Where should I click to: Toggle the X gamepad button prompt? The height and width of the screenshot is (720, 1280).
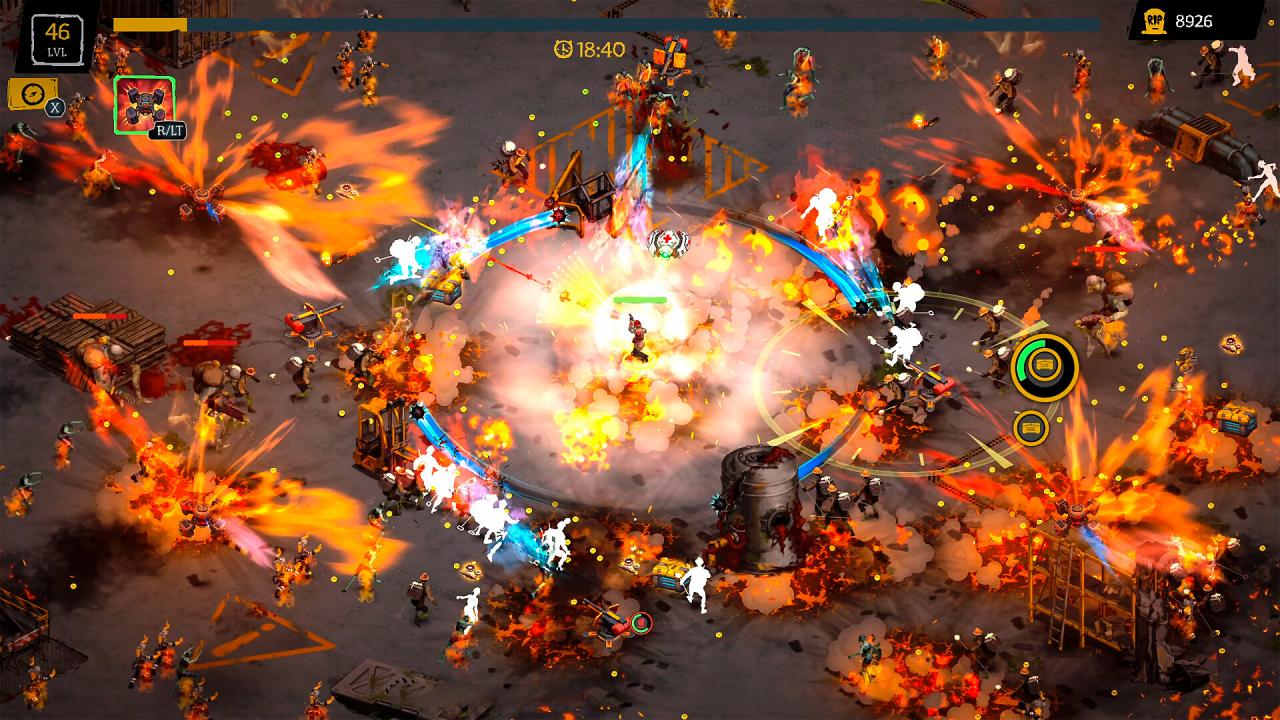pyautogui.click(x=54, y=107)
